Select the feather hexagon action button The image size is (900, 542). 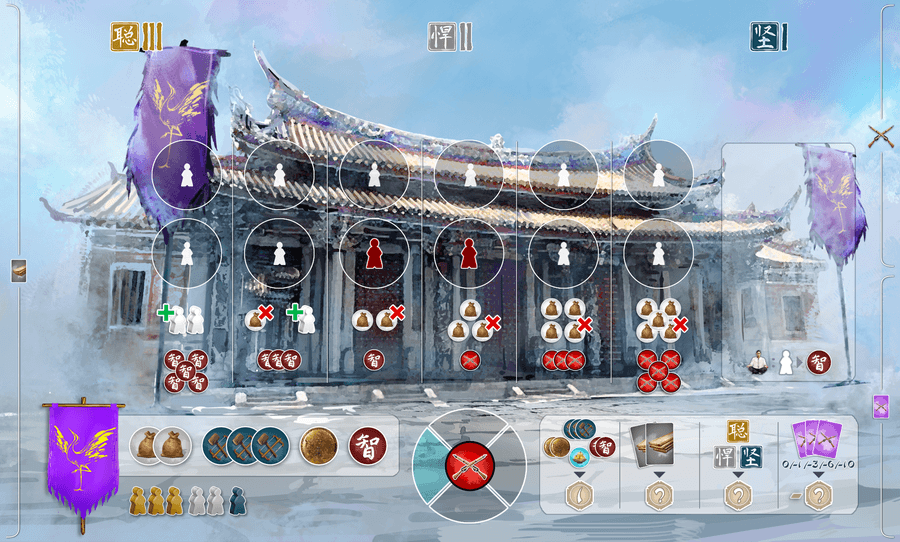point(579,493)
